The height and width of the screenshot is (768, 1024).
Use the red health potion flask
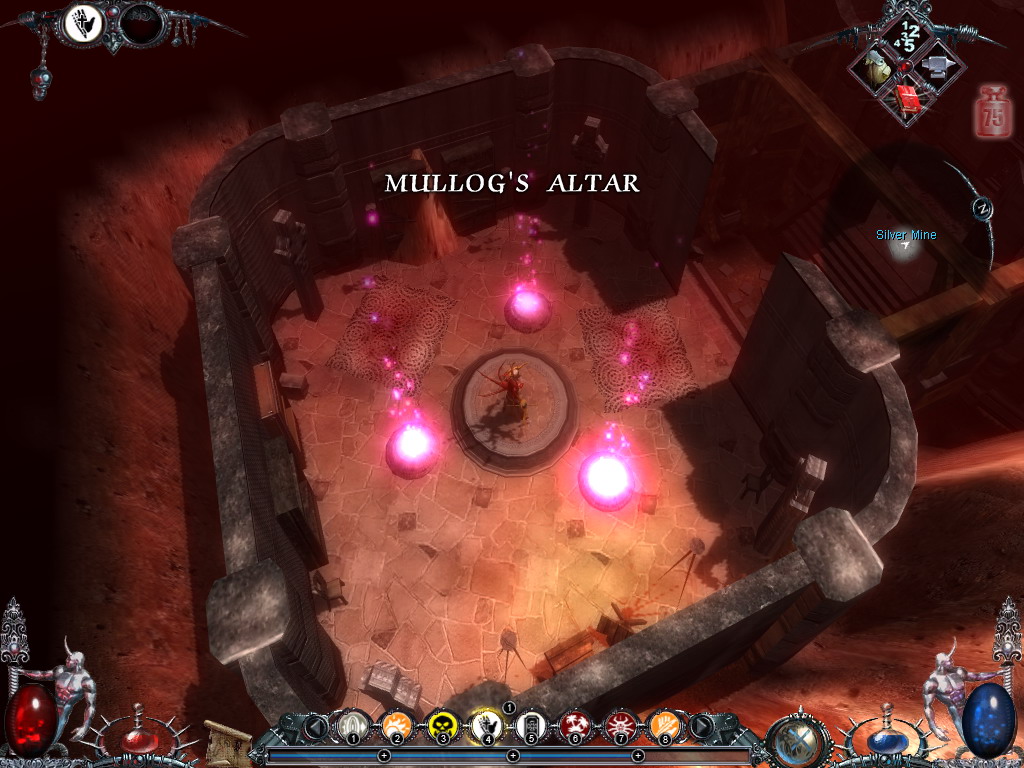(x=139, y=738)
